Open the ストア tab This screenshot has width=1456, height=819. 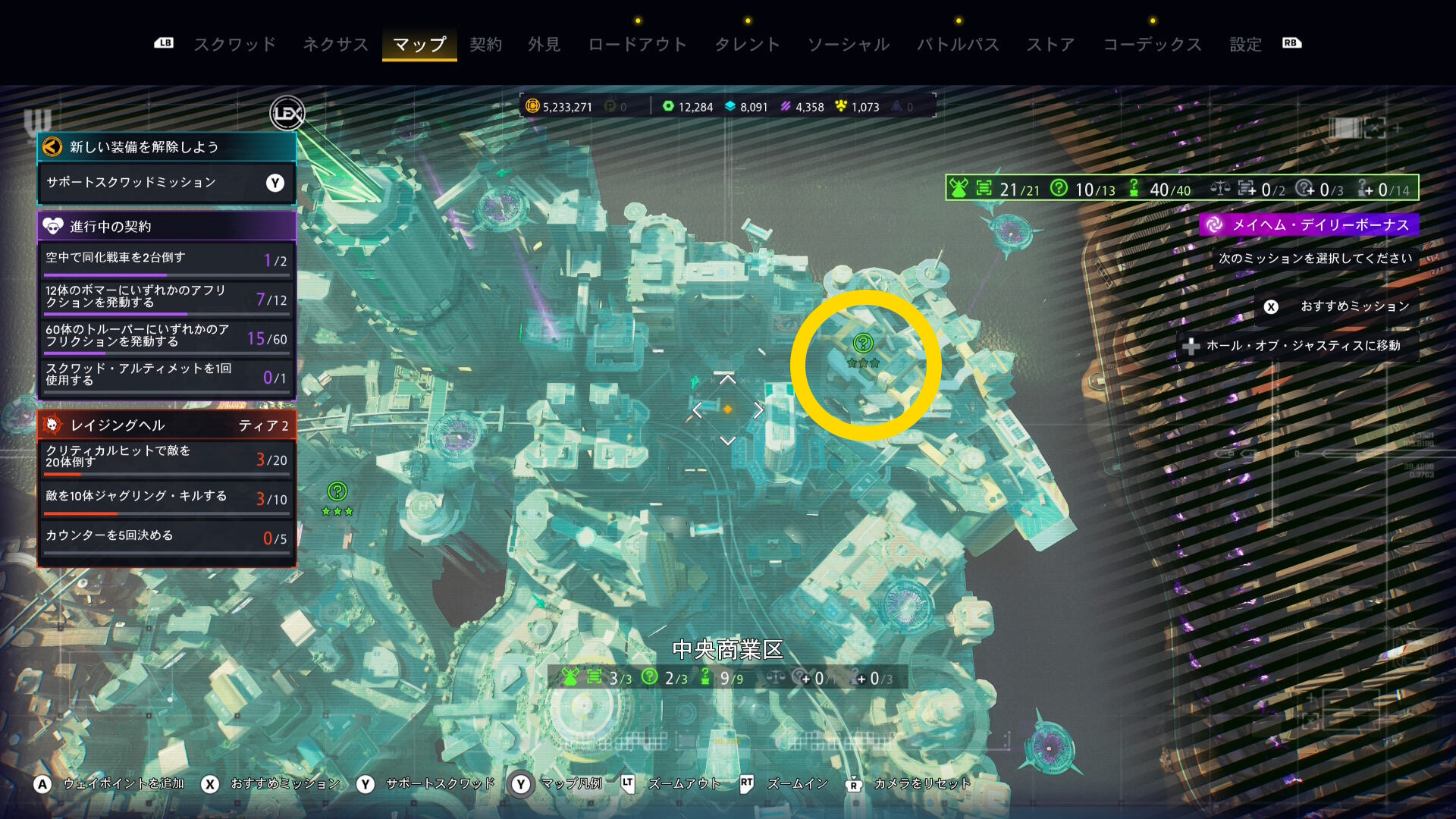pyautogui.click(x=1050, y=44)
